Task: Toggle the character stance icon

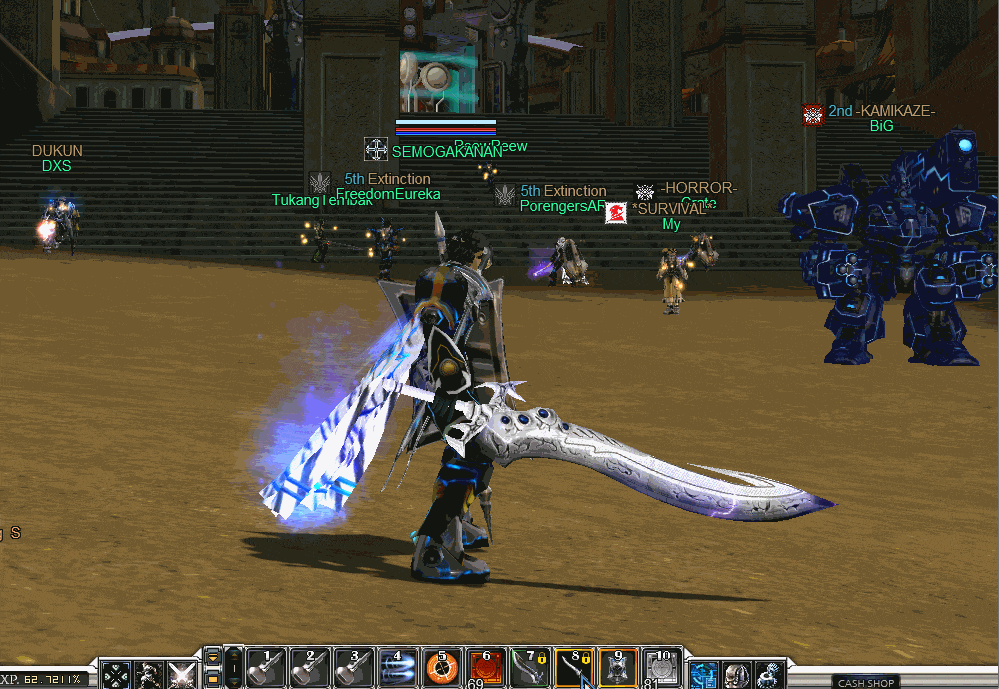Action: point(150,675)
